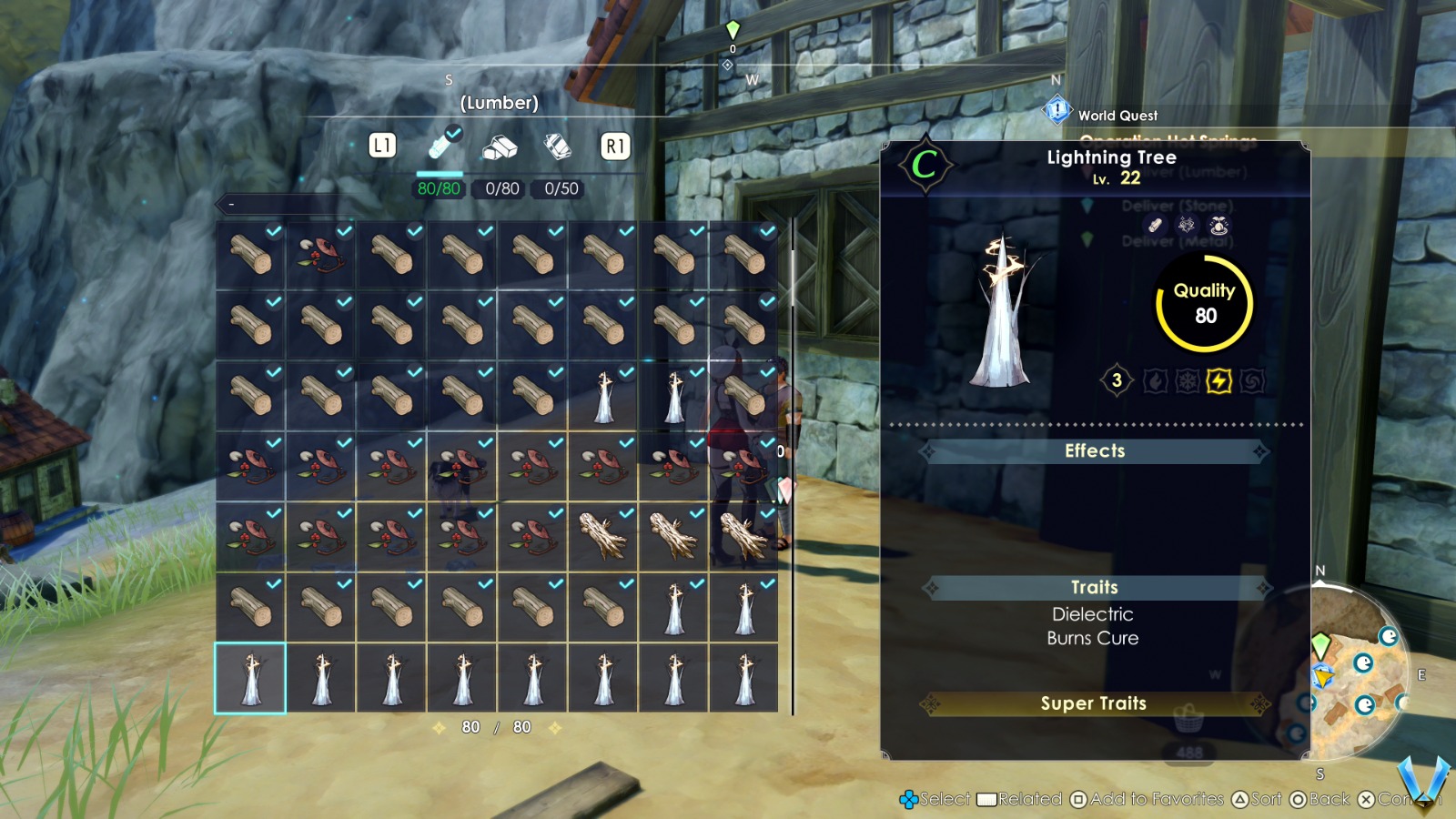Click the fire element icon

tap(1155, 381)
